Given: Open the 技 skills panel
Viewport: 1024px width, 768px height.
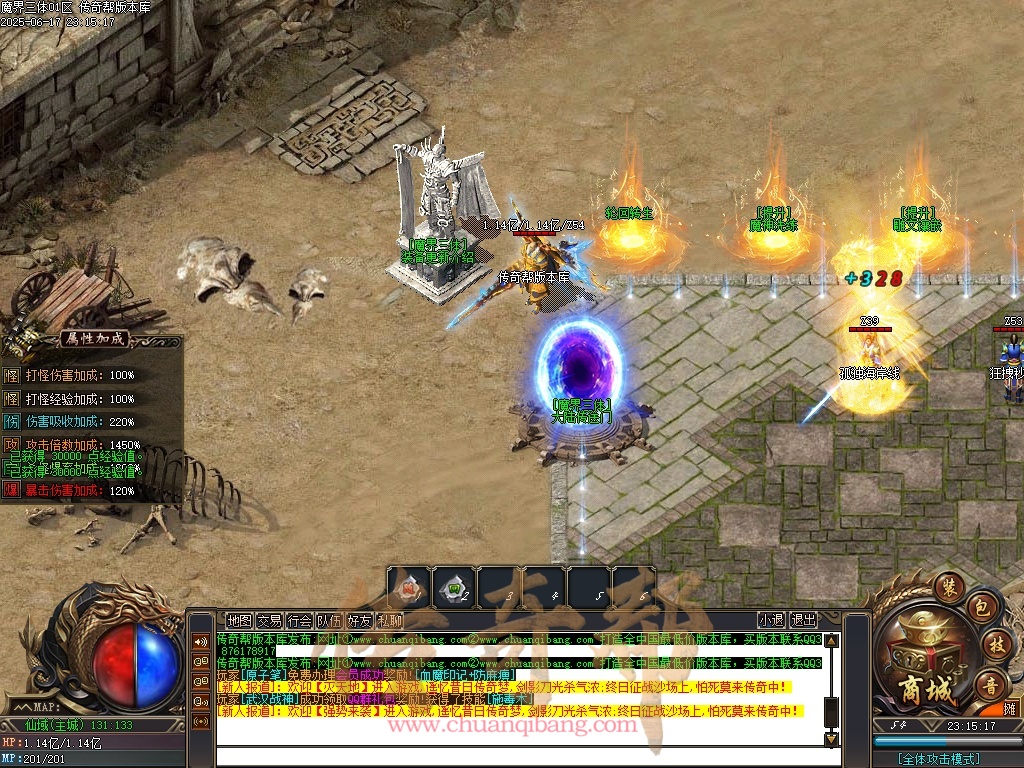Looking at the screenshot, I should [994, 643].
